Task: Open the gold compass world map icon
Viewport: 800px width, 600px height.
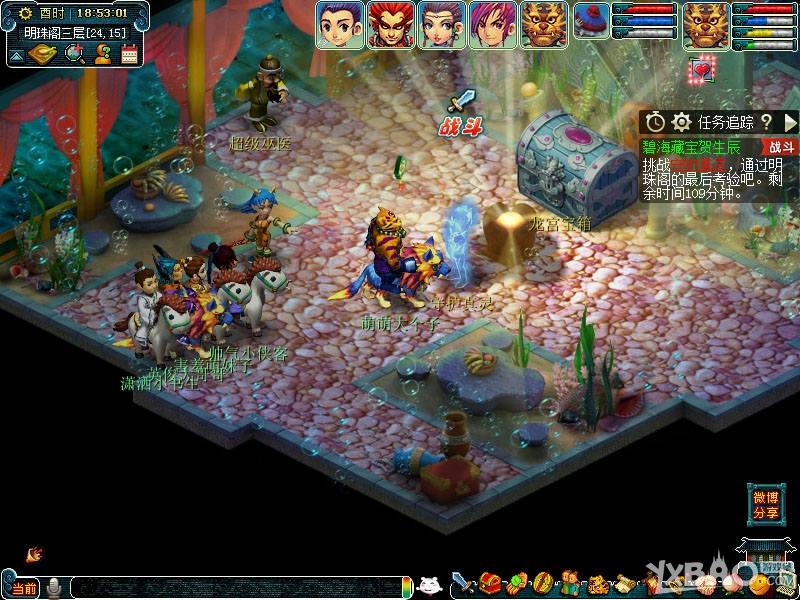Action: [x=44, y=54]
